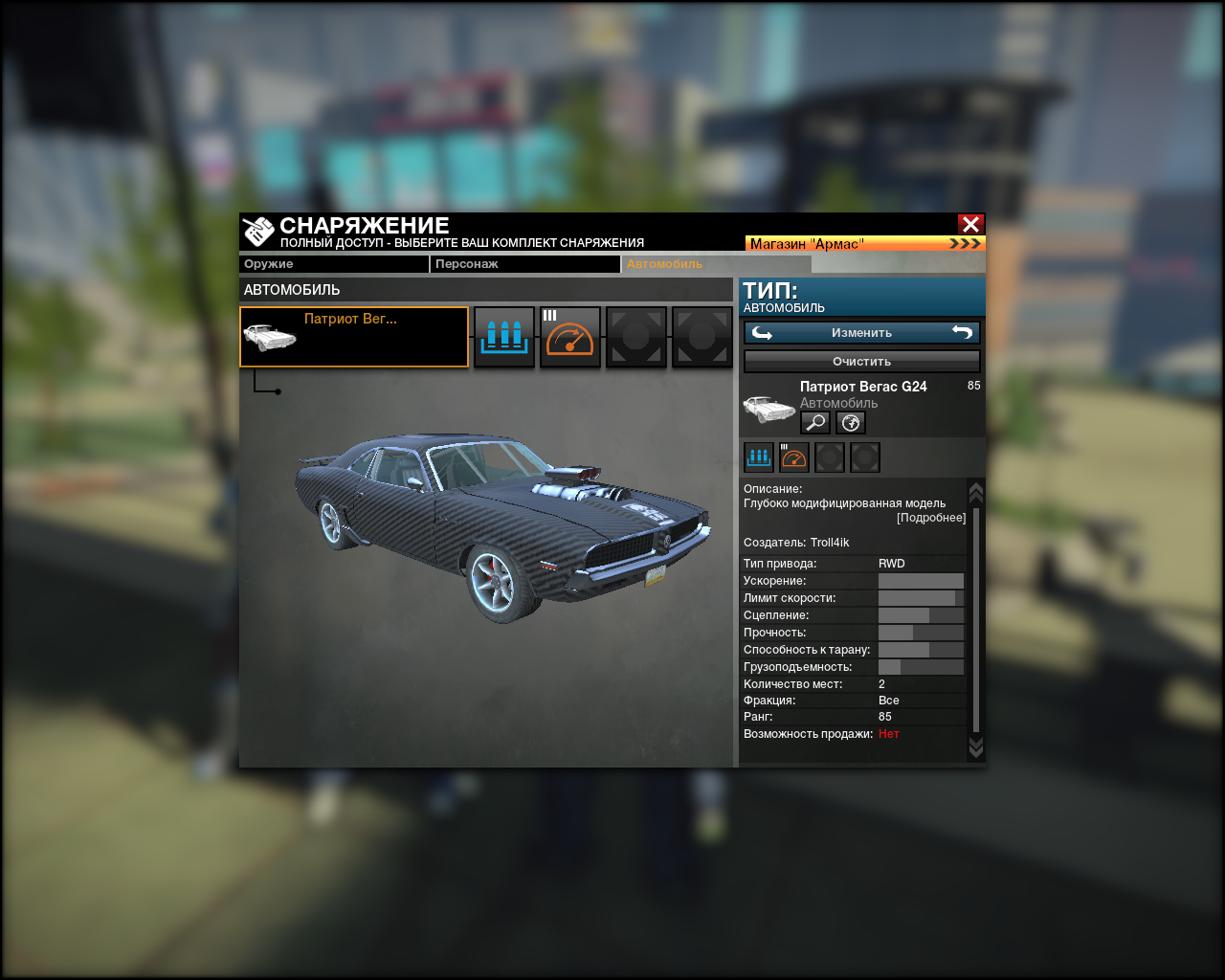The image size is (1225, 980).
Task: Switch to the Оружие tab
Action: (333, 264)
